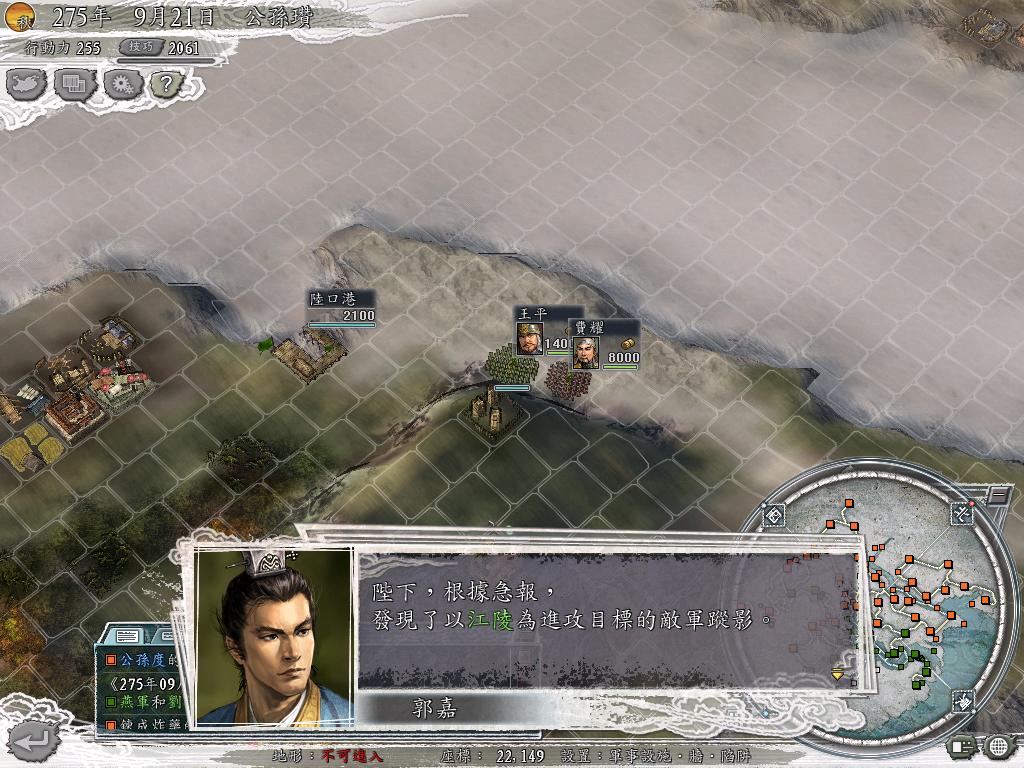Click the info panel toggle button

click(963, 745)
